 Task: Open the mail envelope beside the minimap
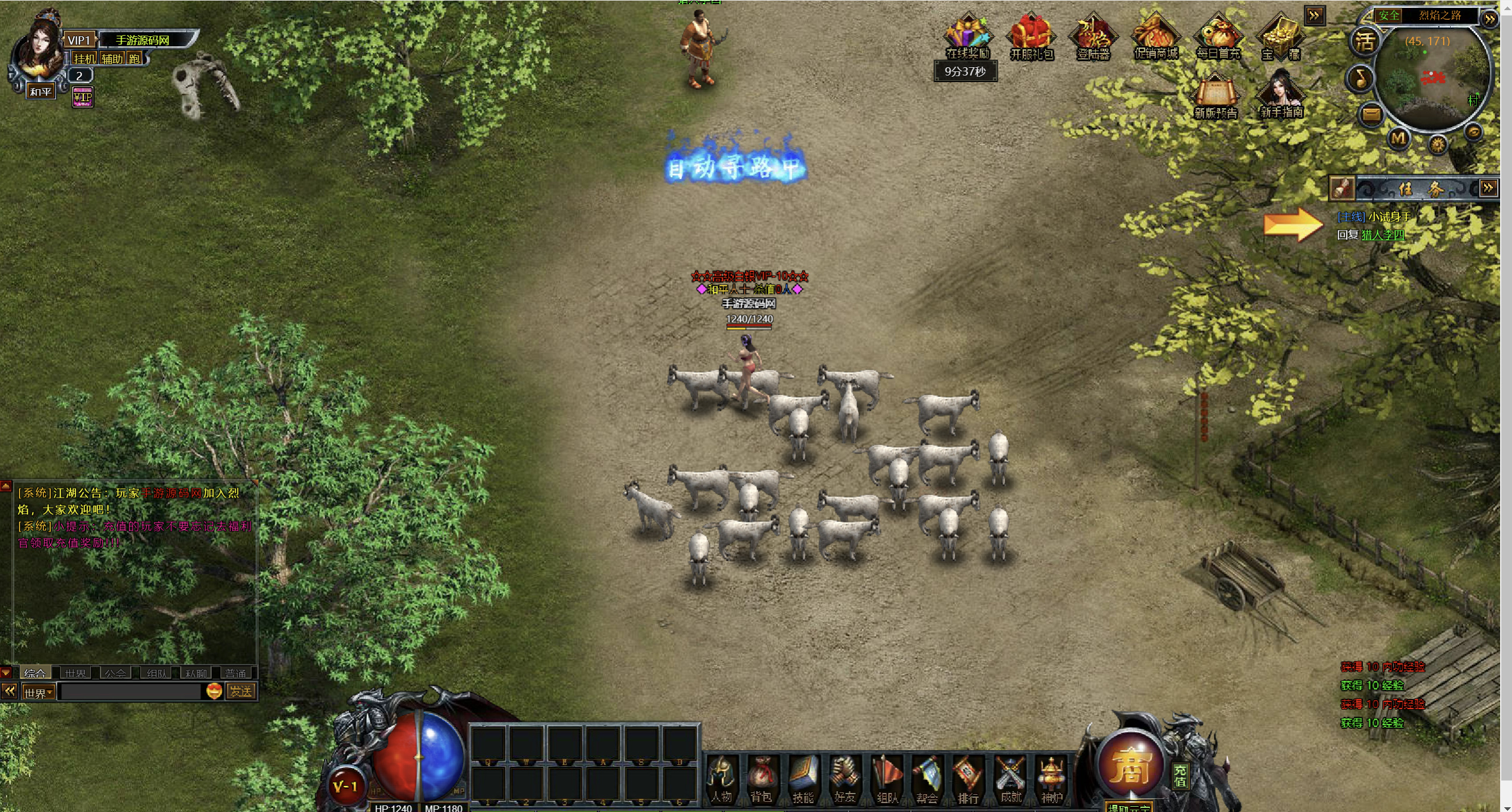click(1371, 114)
